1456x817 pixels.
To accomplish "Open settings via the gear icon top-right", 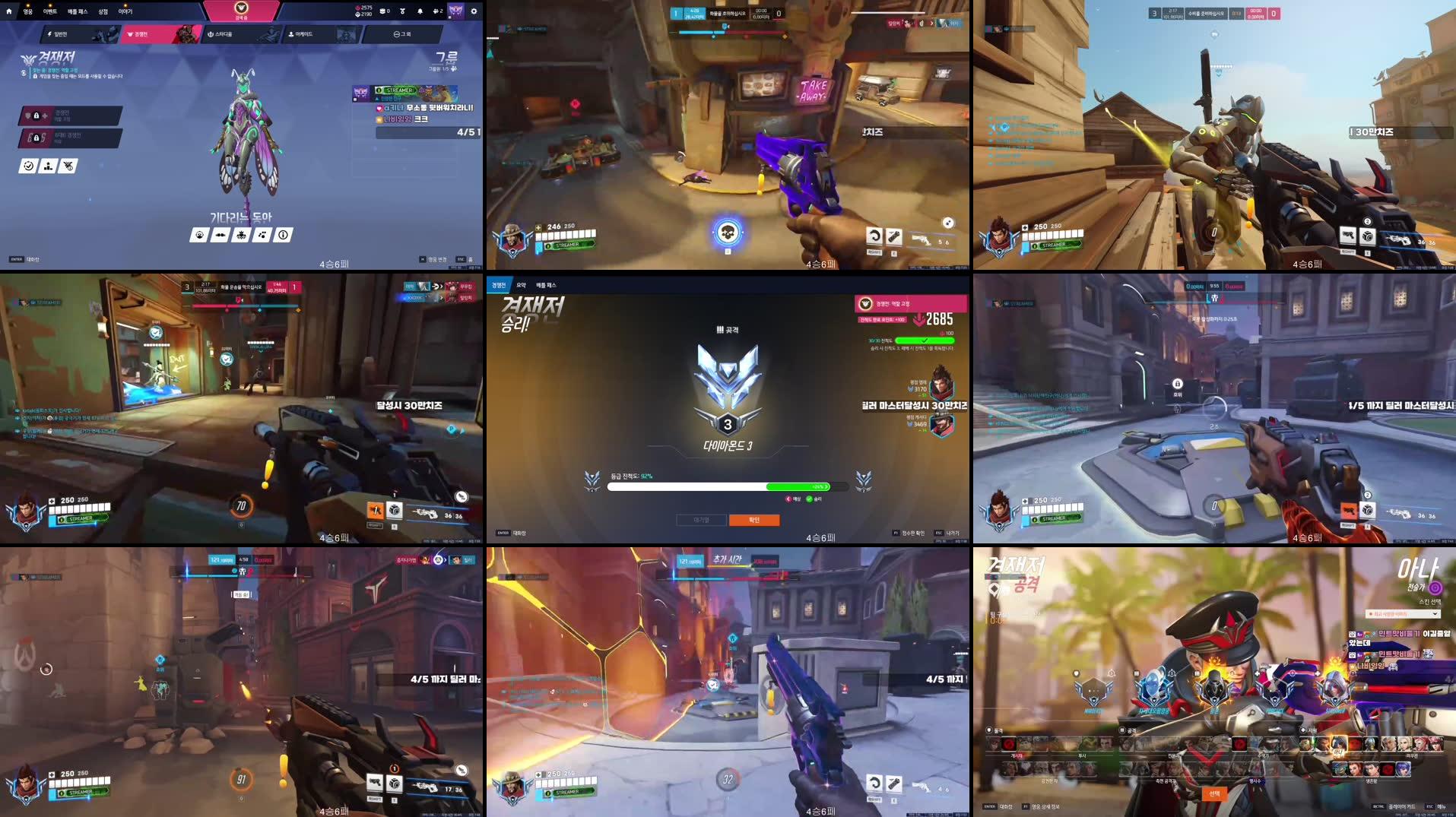I will click(473, 11).
